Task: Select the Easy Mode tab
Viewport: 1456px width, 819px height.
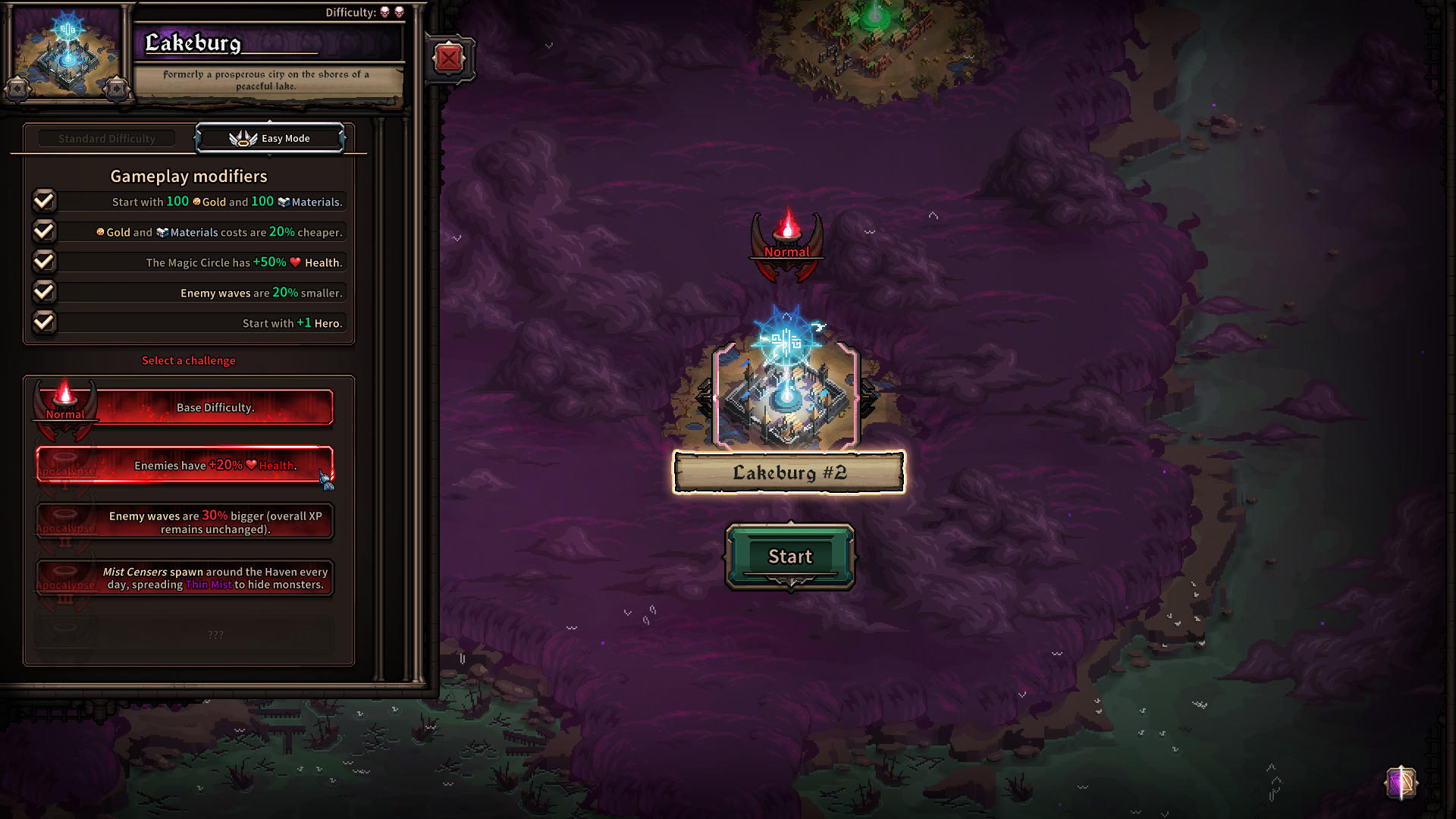Action: tap(271, 137)
